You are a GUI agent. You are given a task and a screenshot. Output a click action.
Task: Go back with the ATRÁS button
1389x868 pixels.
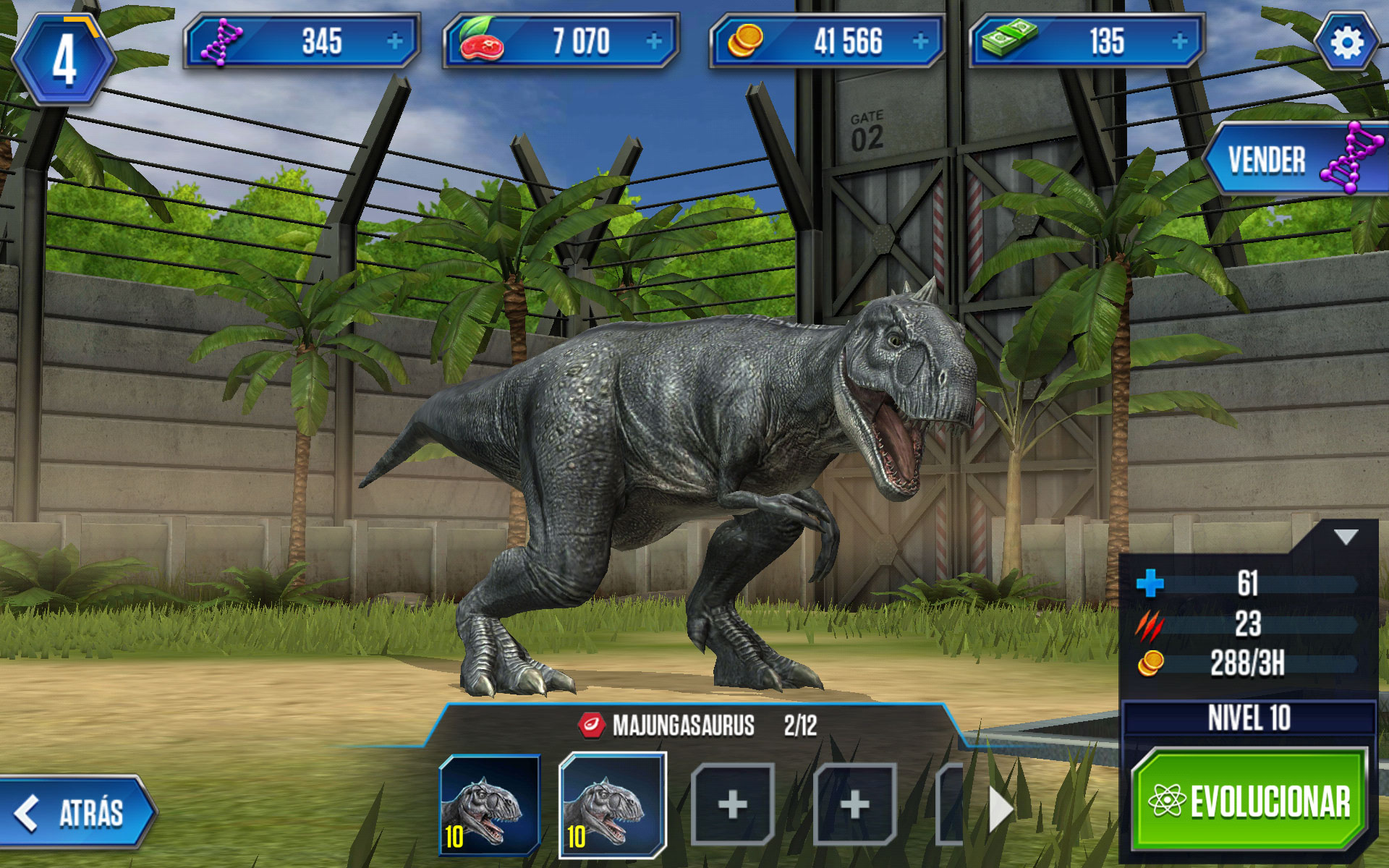77,812
